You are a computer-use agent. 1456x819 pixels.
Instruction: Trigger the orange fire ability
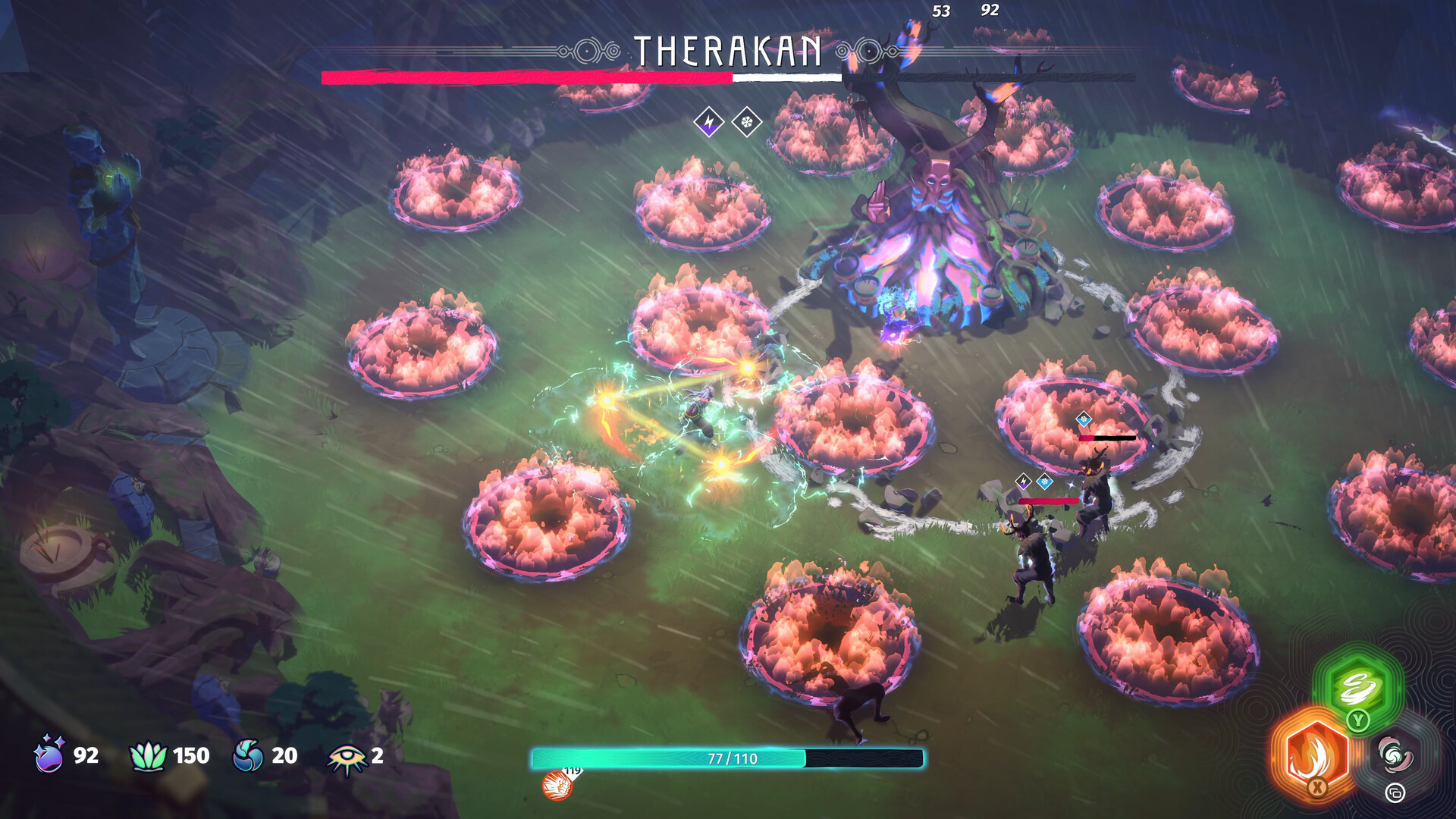[1316, 753]
